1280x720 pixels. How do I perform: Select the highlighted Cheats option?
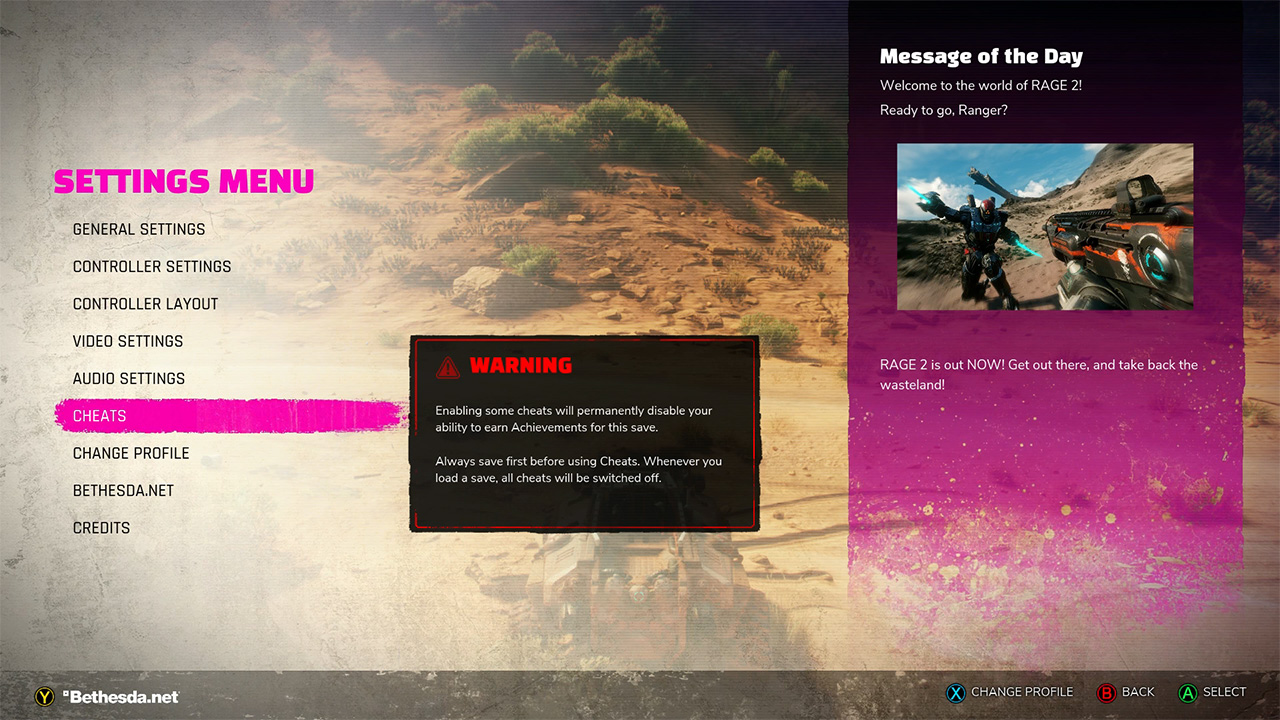tap(100, 416)
